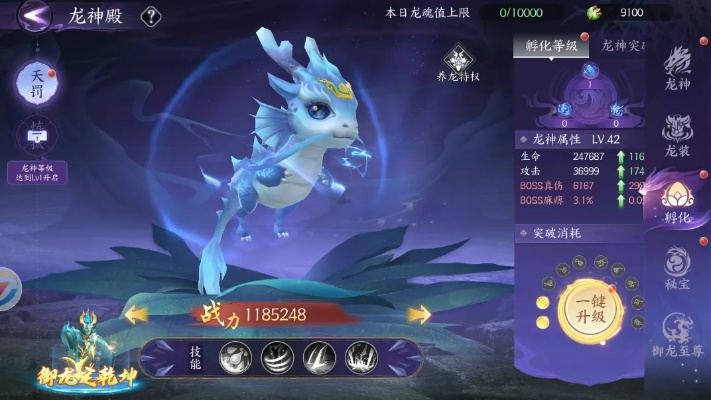
Task: Go back from the 龙神殿 screen
Action: pyautogui.click(x=36, y=15)
